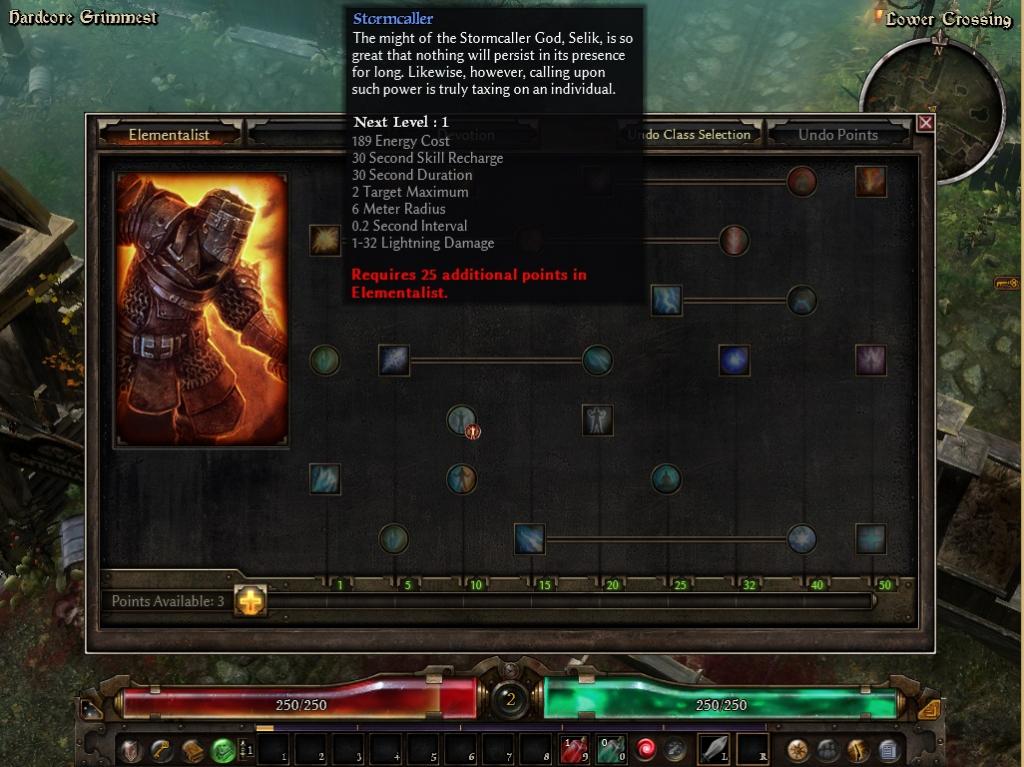
Task: Add a mastery point with the gold plus button
Action: click(250, 600)
